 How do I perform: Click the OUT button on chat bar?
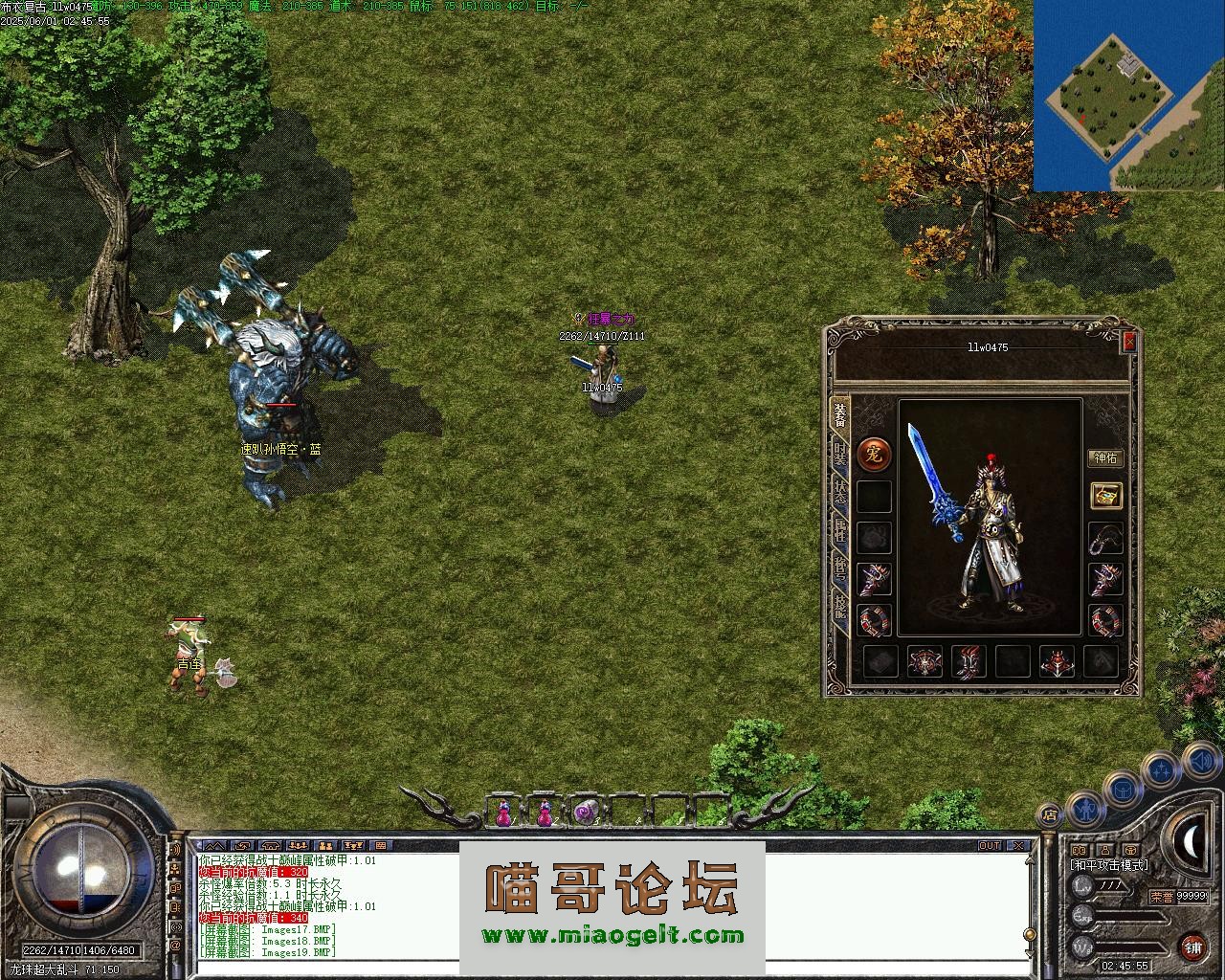pos(989,846)
